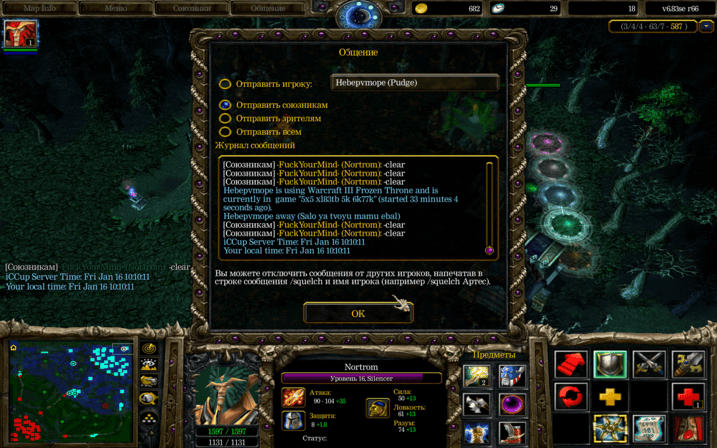Activate the glaive star ability icon
Viewport: 717px width, 448px height.
click(x=610, y=429)
